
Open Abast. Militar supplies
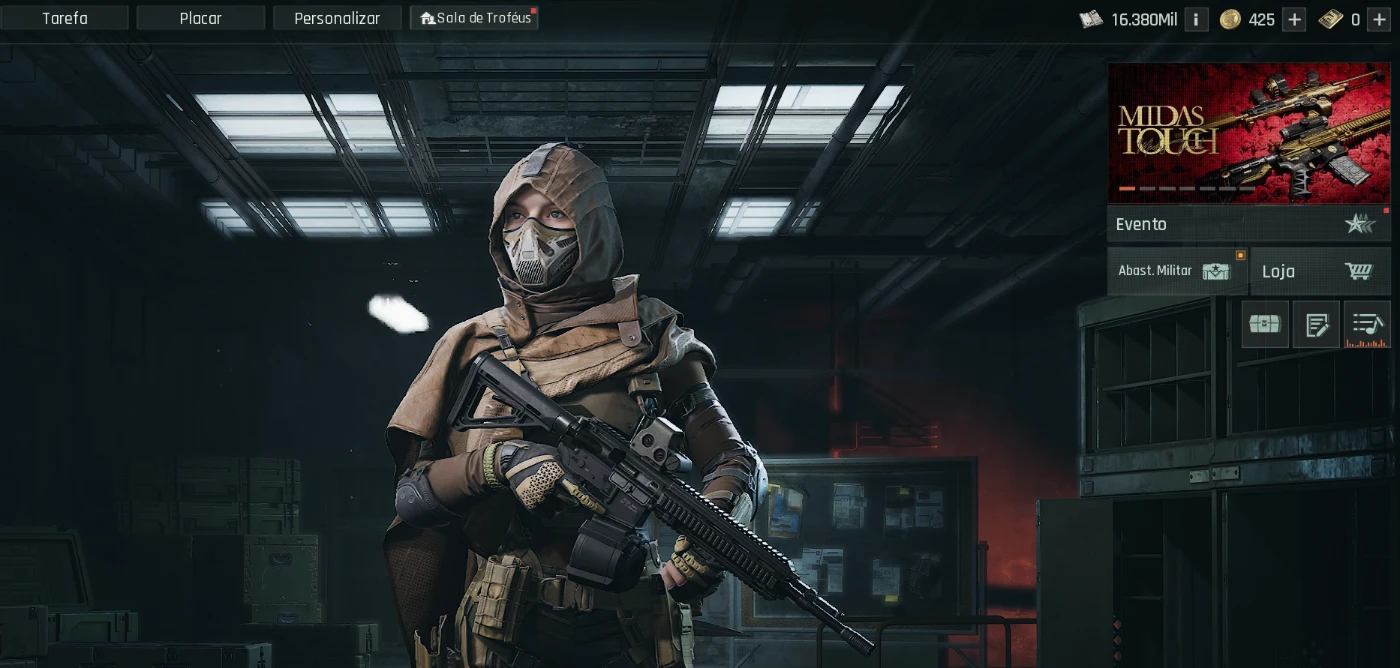[1177, 271]
